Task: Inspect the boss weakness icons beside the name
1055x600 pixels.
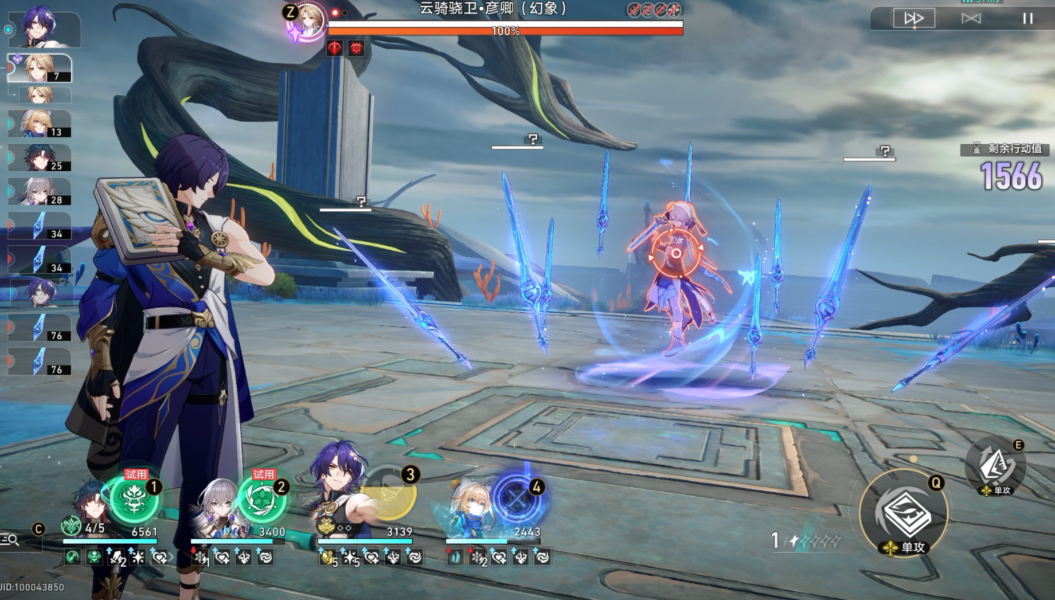Action: (x=654, y=9)
